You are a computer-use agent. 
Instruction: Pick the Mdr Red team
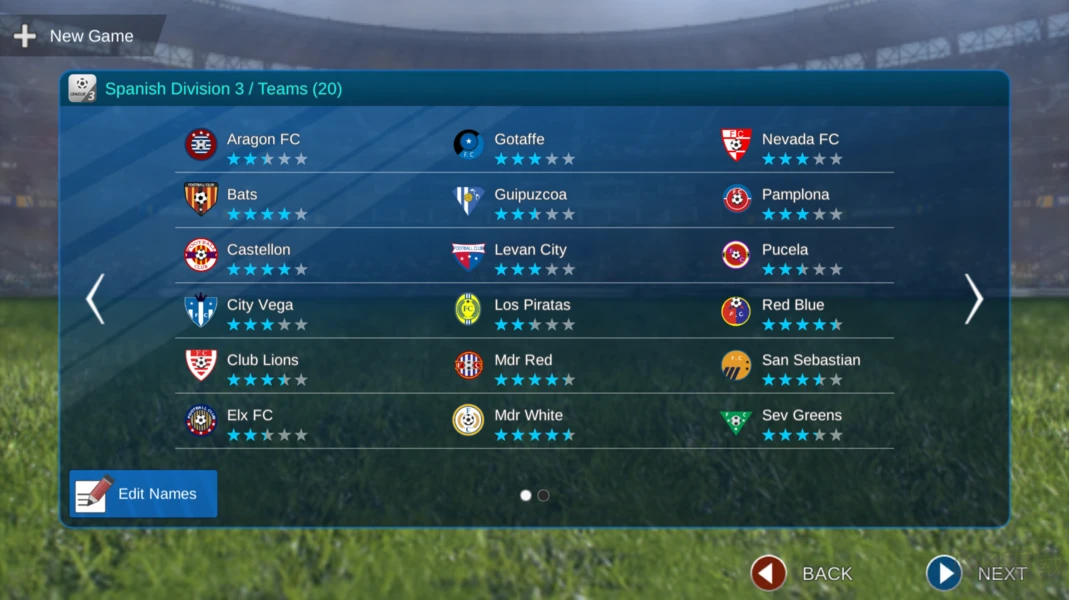523,366
